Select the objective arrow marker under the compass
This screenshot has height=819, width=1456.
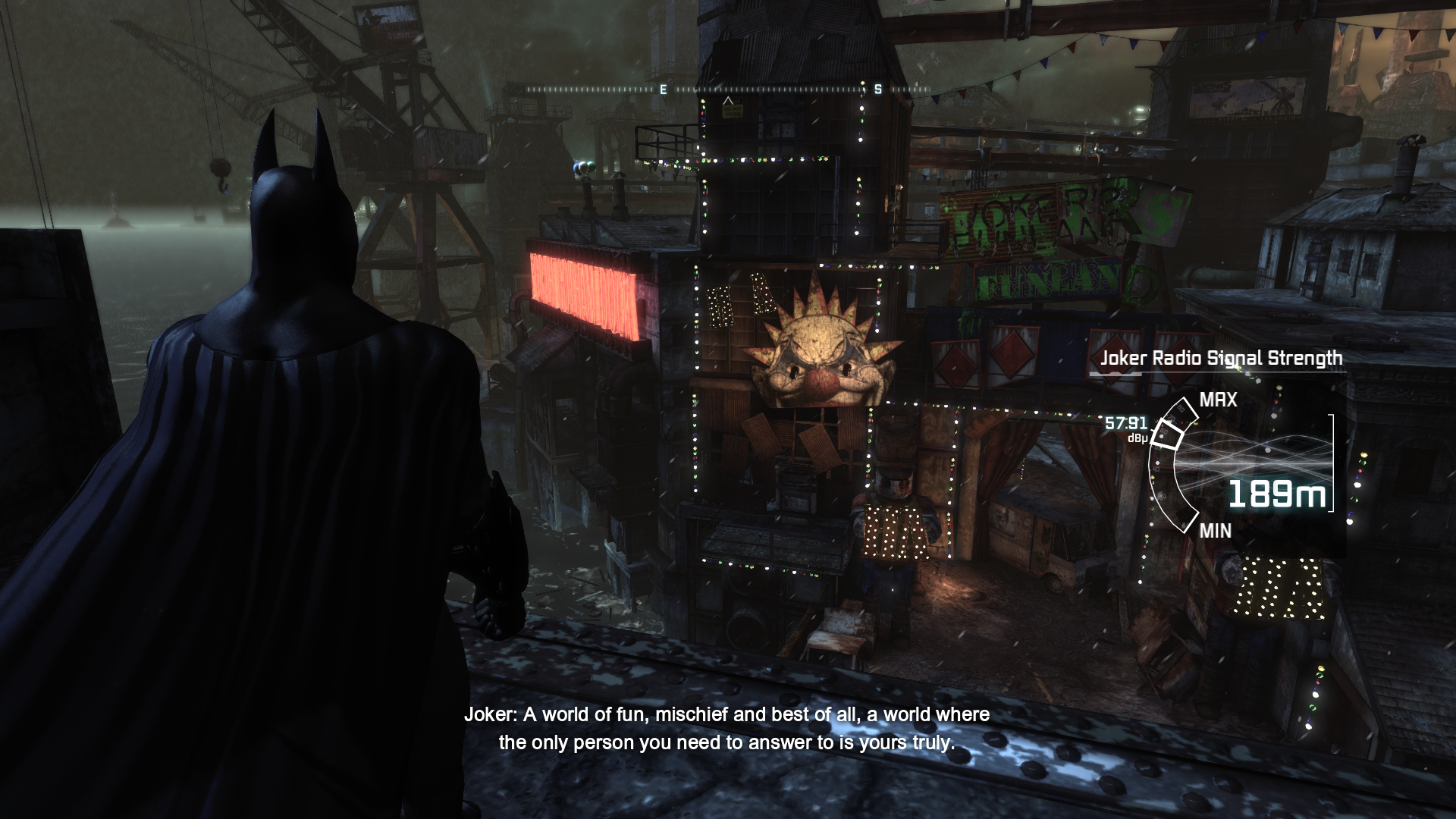pos(728,101)
